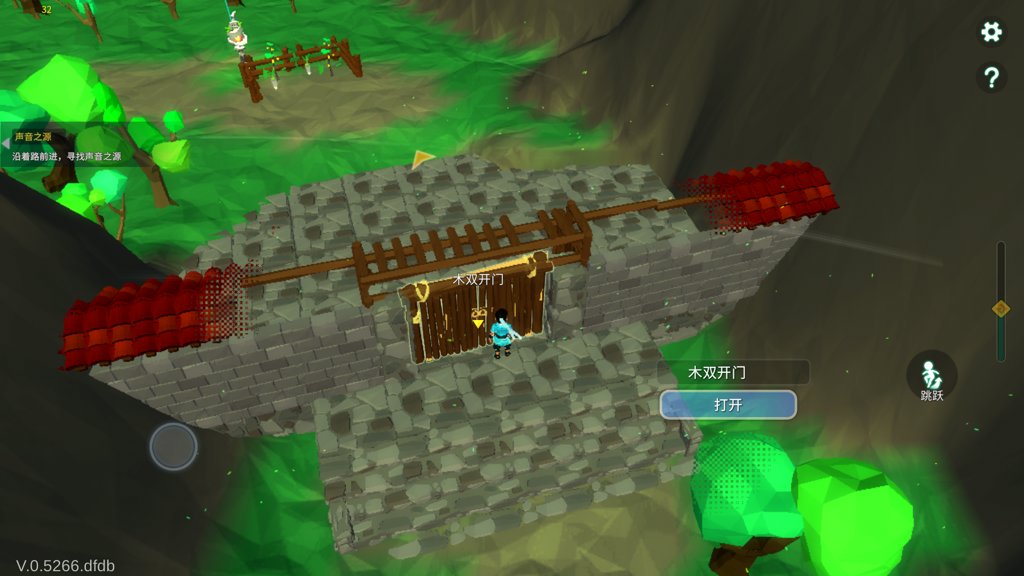Image resolution: width=1024 pixels, height=576 pixels.
Task: Tap the 打开 (open) button
Action: [x=728, y=405]
